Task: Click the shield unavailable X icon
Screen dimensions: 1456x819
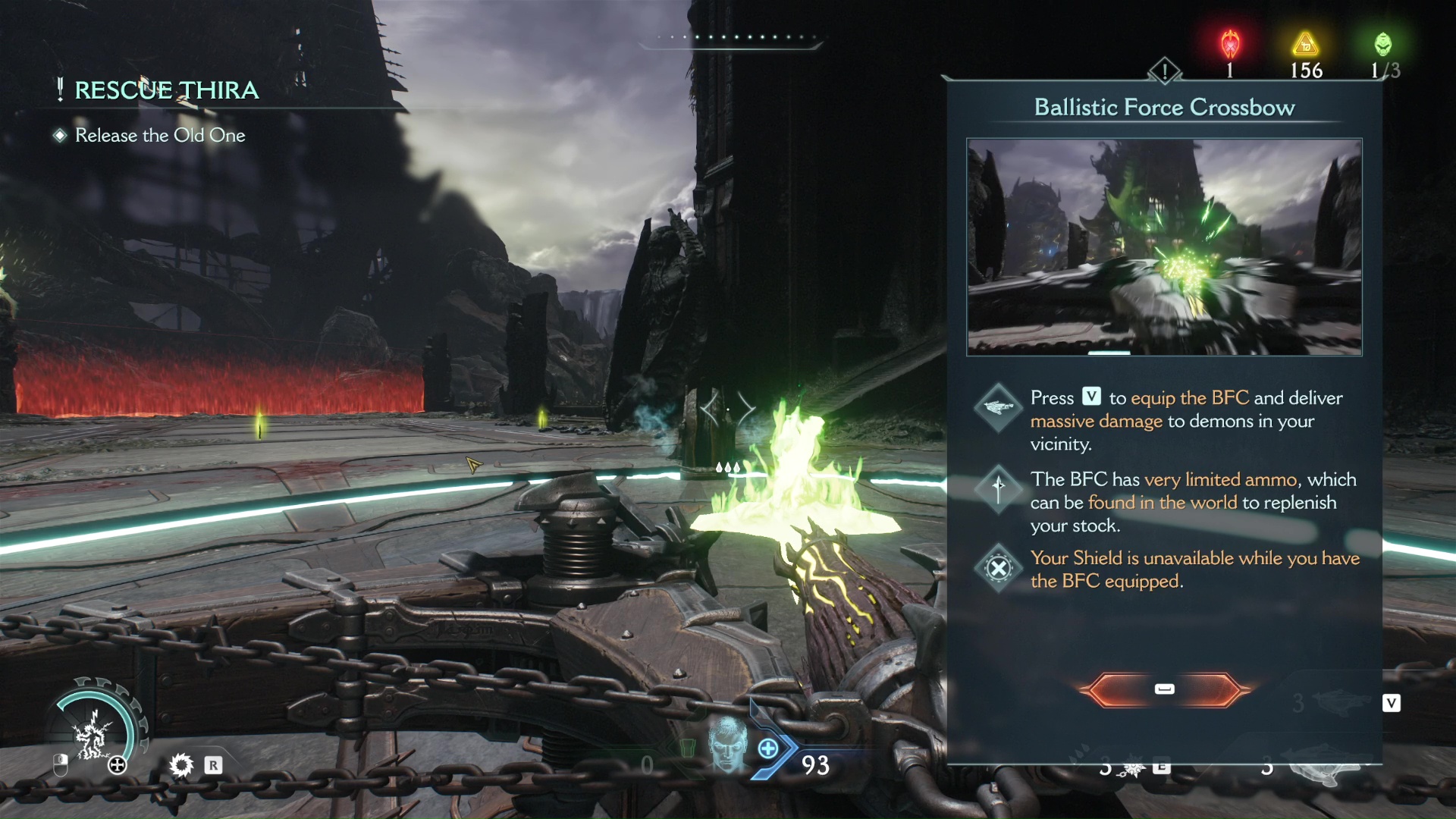Action: point(999,568)
